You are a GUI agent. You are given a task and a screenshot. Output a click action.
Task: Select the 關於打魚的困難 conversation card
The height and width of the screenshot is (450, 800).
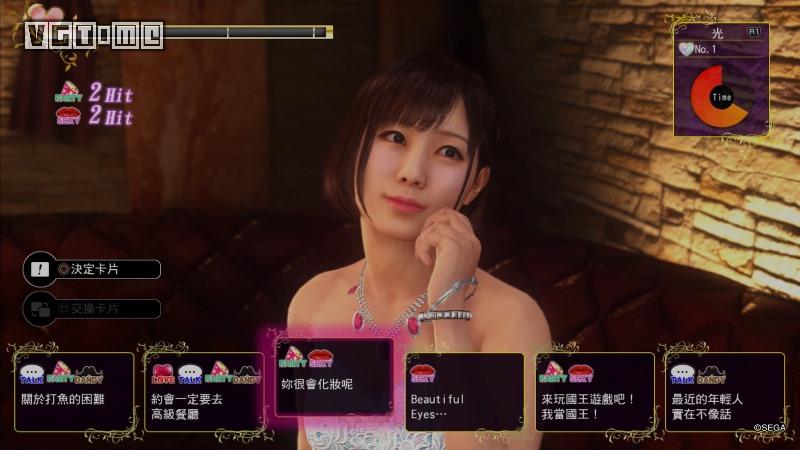tap(74, 391)
